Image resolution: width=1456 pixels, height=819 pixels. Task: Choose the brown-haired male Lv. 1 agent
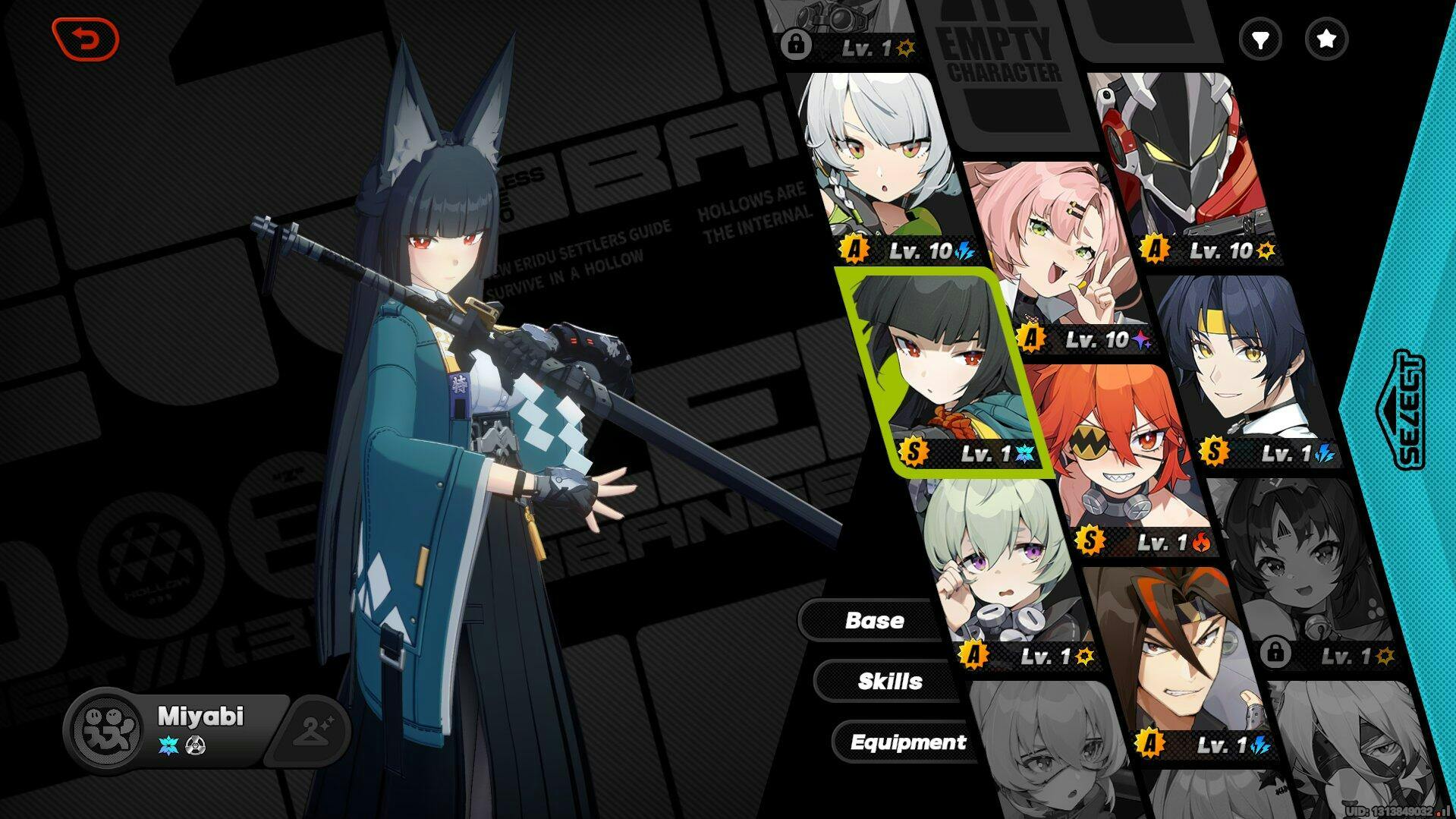pyautogui.click(x=1176, y=660)
